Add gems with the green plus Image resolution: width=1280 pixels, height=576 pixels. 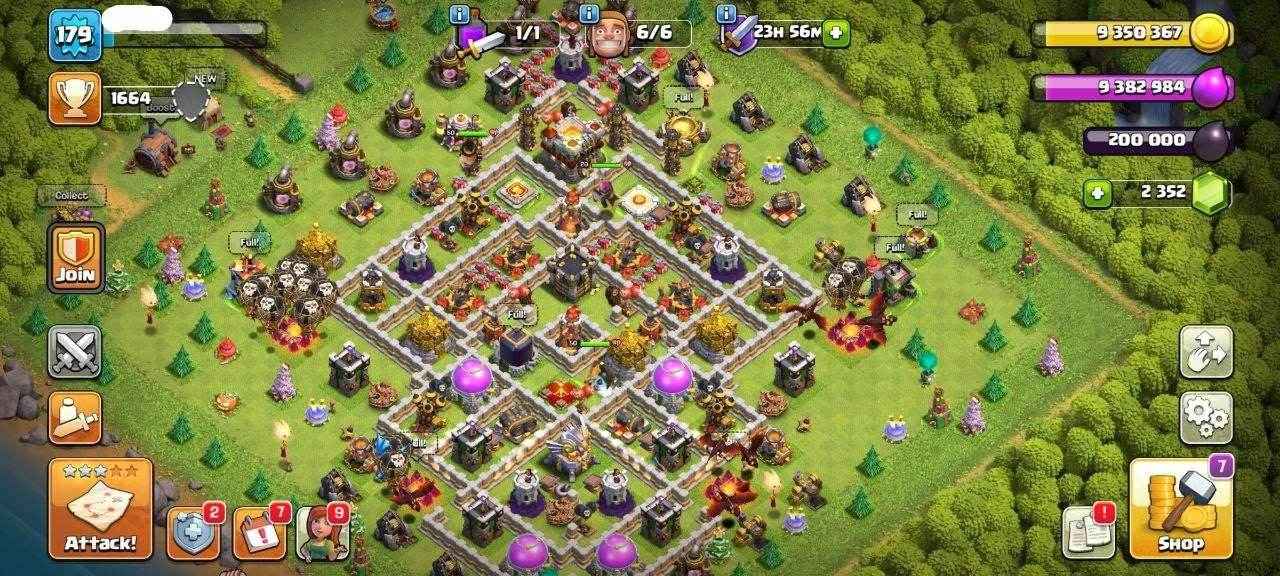[1098, 193]
